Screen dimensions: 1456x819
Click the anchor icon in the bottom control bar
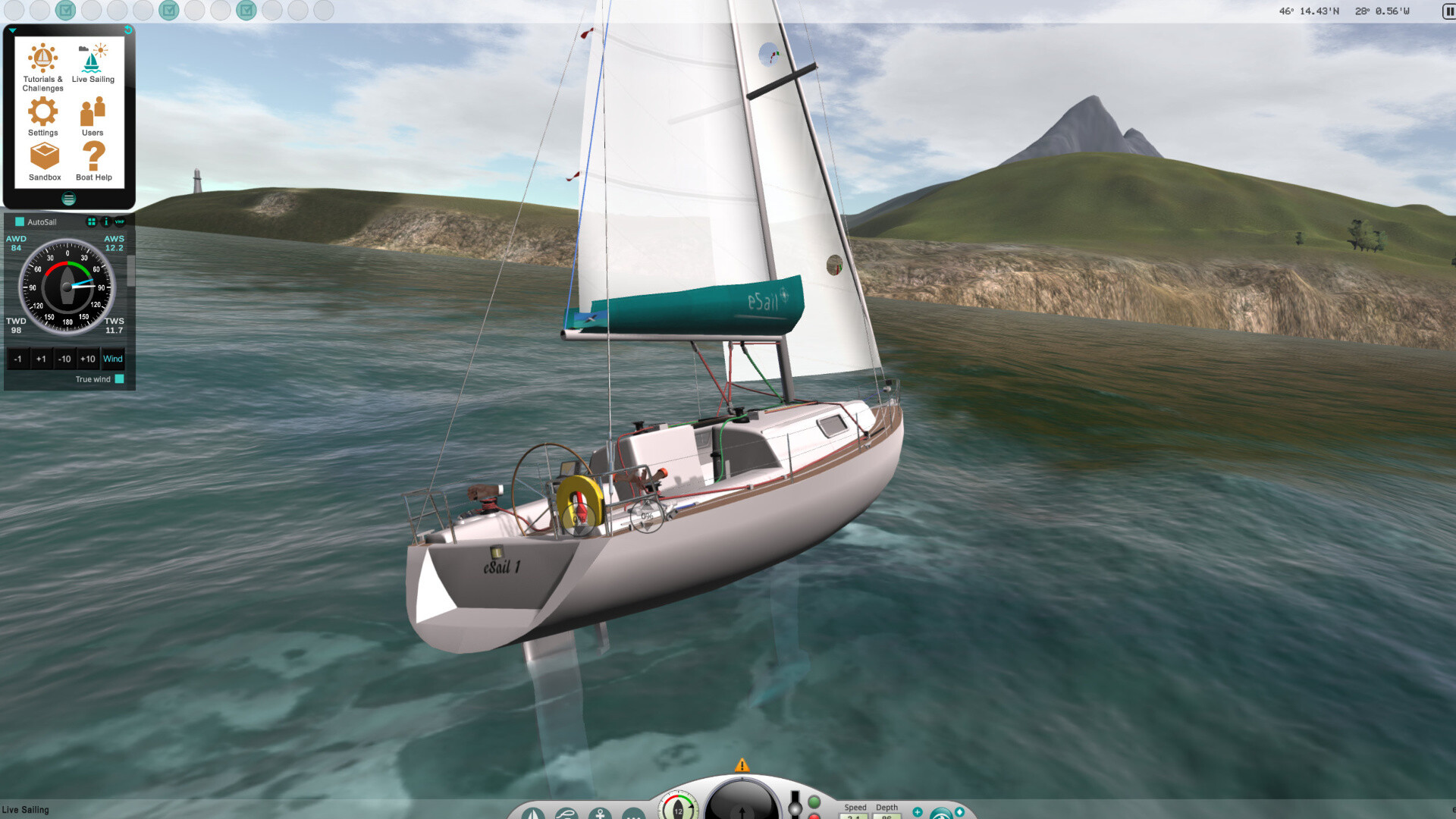click(600, 813)
